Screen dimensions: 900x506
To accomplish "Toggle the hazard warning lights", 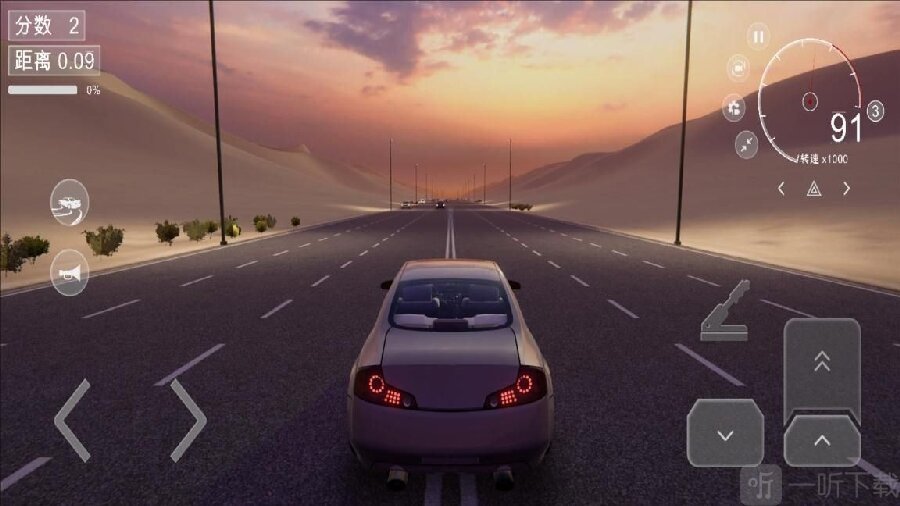I will (x=814, y=188).
